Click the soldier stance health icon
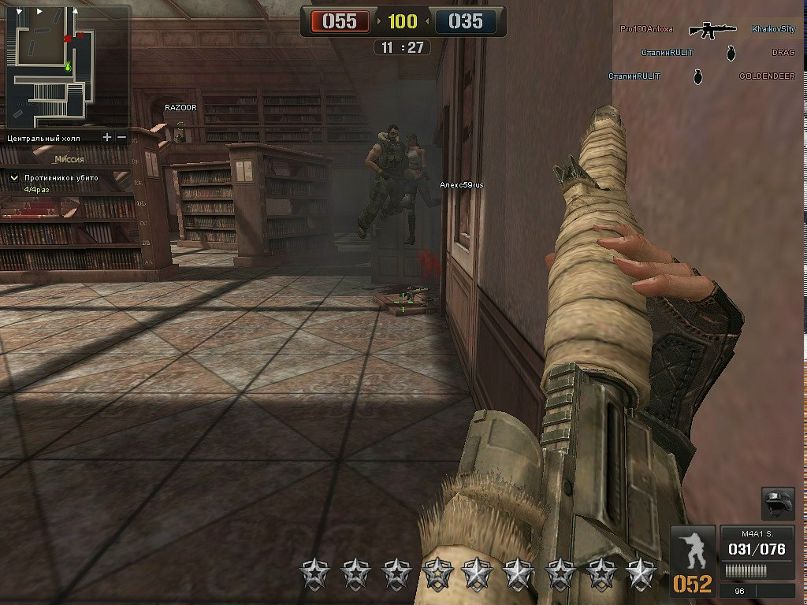The image size is (807, 605). [x=693, y=550]
